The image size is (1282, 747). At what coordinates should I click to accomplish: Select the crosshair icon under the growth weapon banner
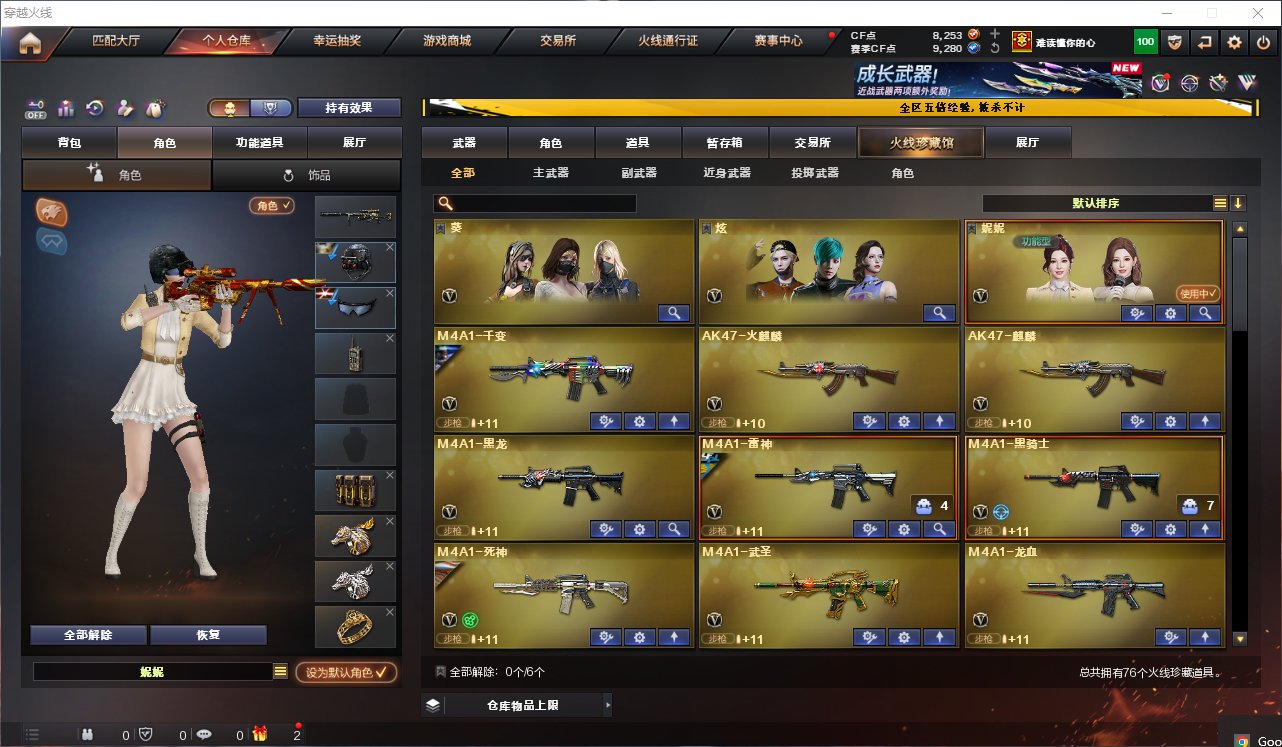[1188, 82]
